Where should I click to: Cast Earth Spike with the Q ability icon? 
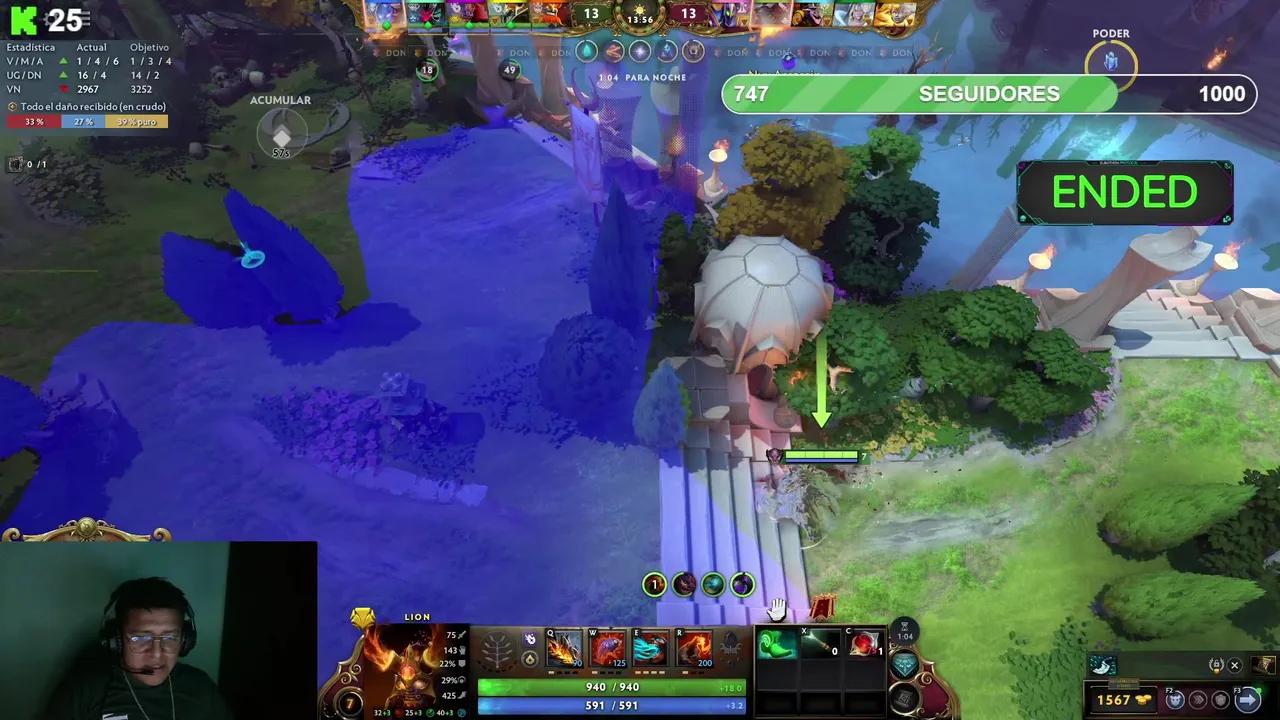(x=565, y=650)
